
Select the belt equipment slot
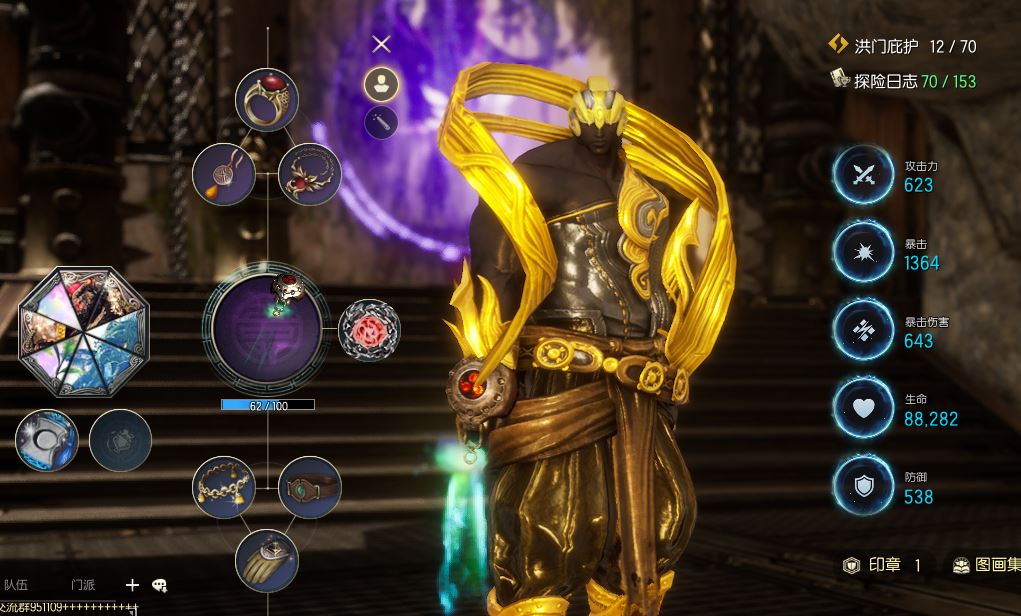[x=309, y=487]
